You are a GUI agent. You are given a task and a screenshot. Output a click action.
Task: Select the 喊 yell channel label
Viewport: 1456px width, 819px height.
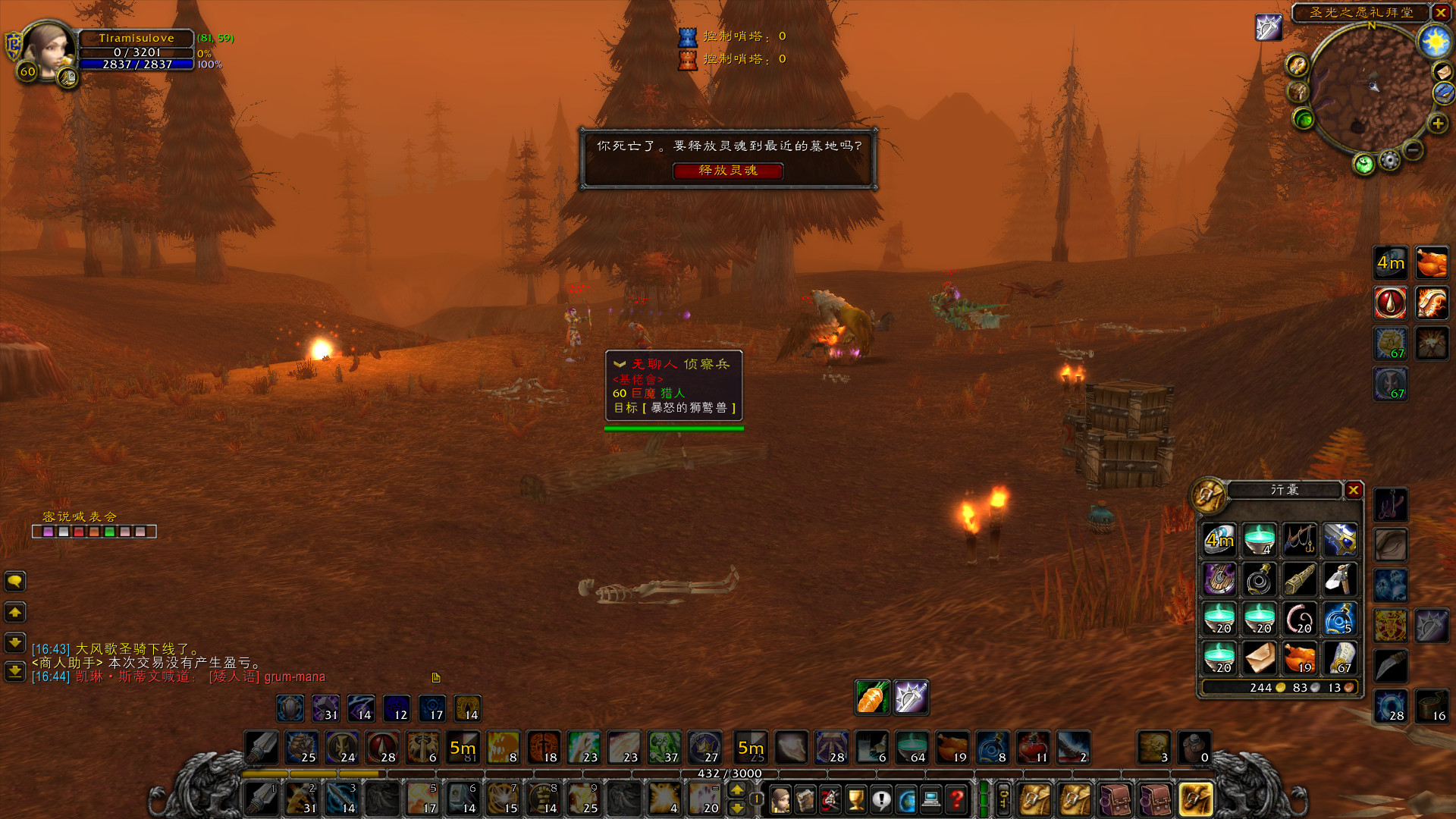(79, 516)
